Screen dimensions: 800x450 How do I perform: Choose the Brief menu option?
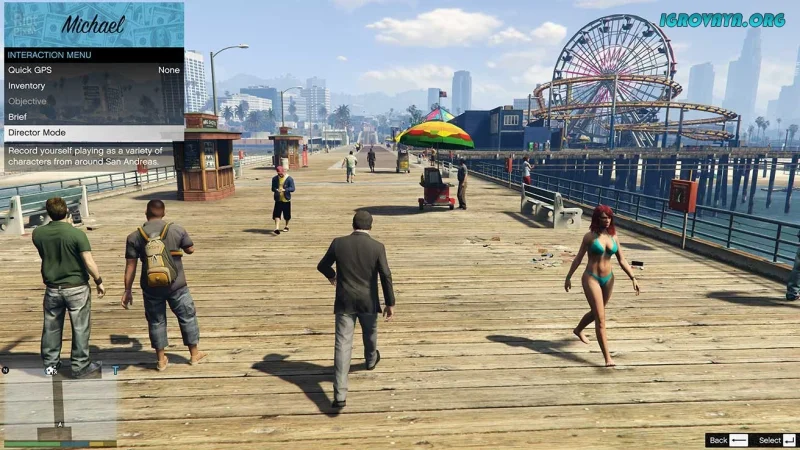tap(92, 117)
